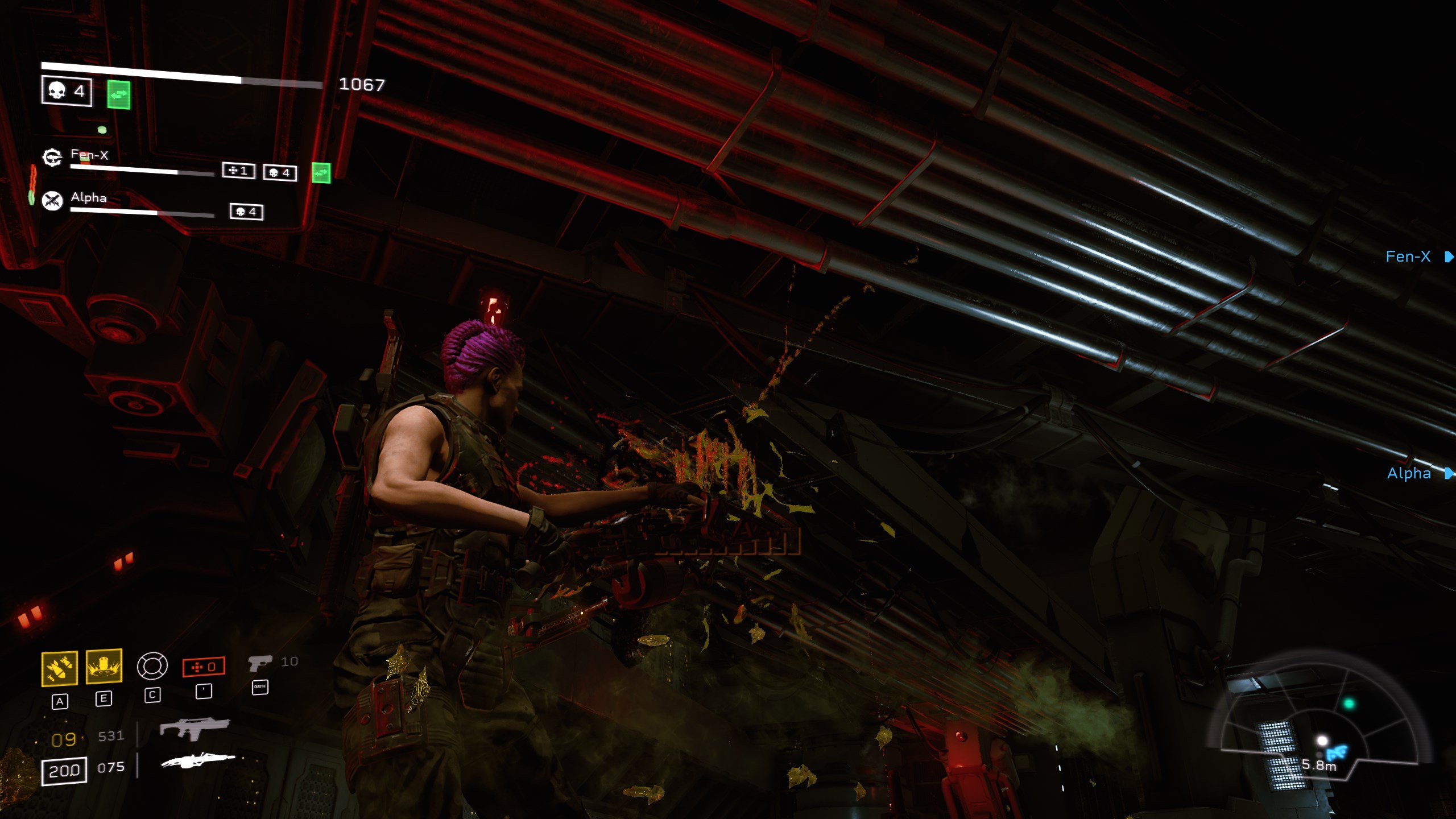Image resolution: width=1456 pixels, height=819 pixels.
Task: Select Alpha's crossed-guns class icon
Action: 53,200
